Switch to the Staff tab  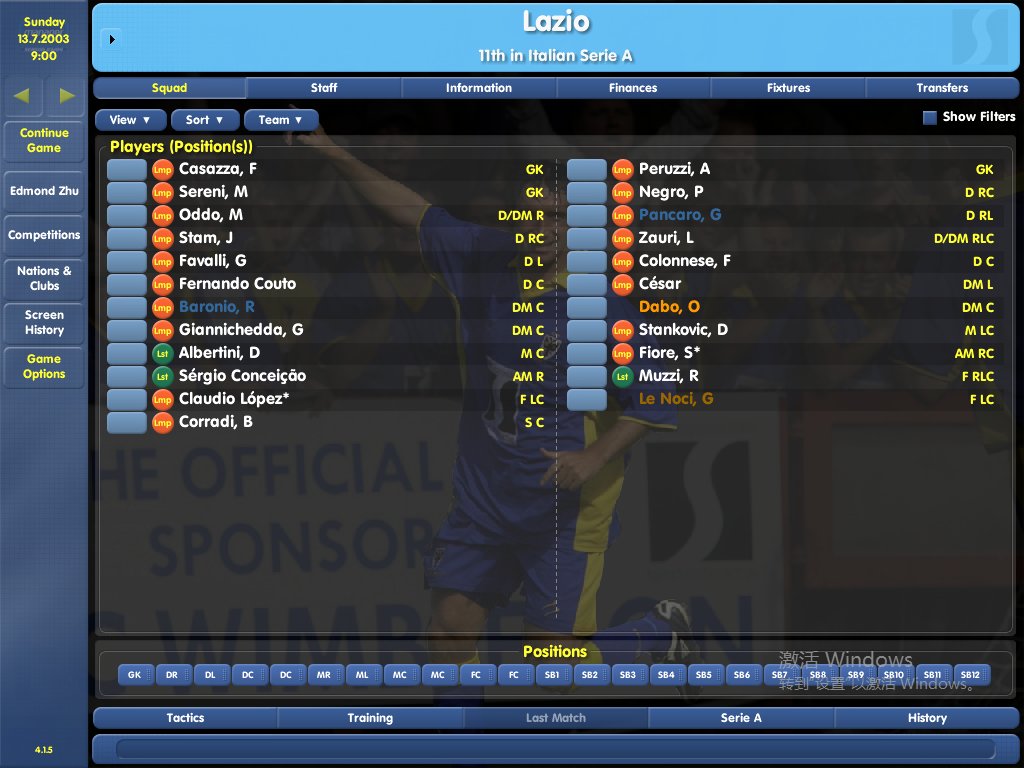tap(324, 88)
